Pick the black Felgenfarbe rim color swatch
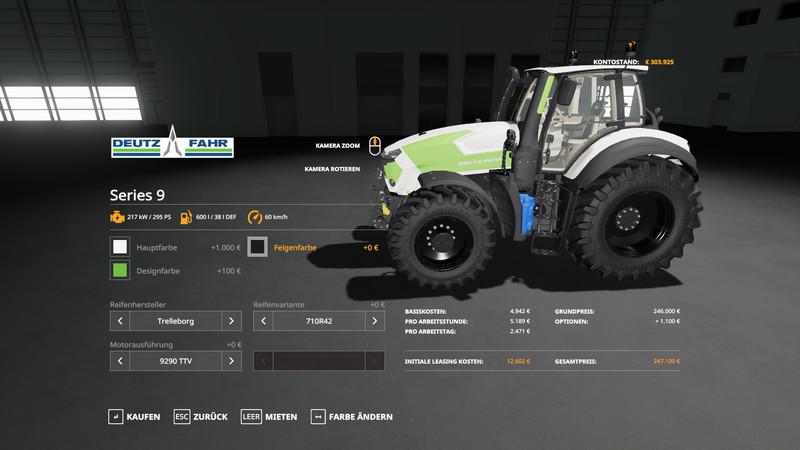Viewport: 800px width, 450px height. click(x=258, y=246)
